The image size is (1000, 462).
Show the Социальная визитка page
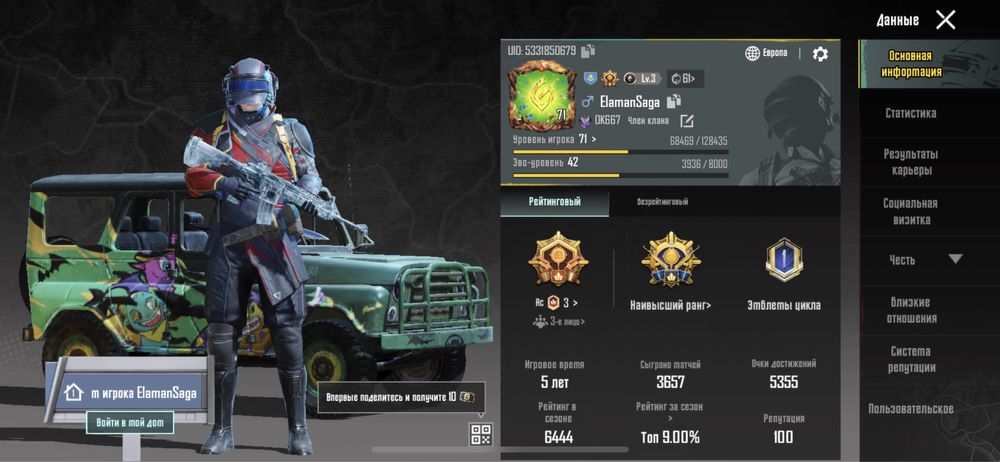click(x=910, y=211)
